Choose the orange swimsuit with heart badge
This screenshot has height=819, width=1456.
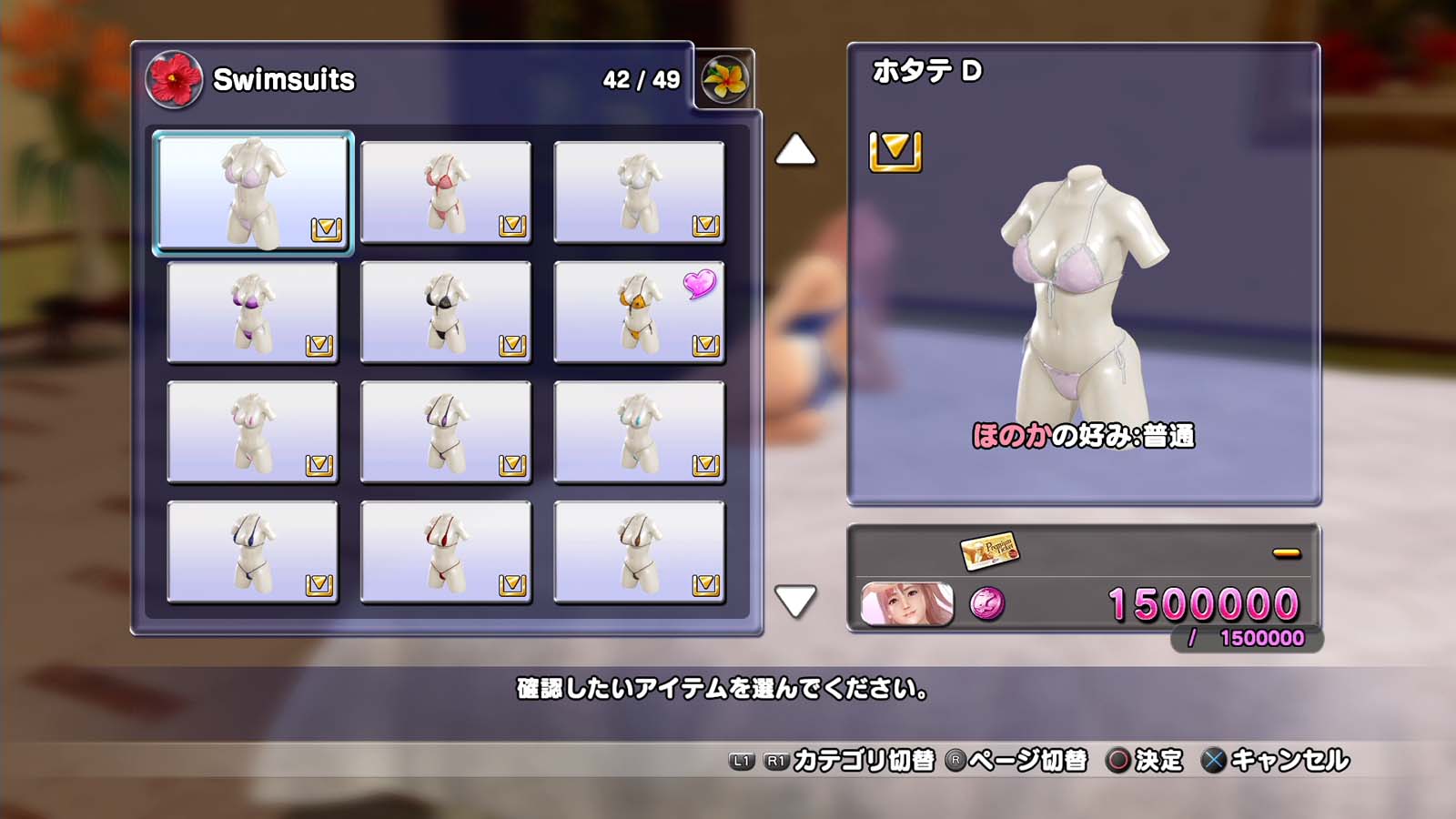pyautogui.click(x=639, y=312)
